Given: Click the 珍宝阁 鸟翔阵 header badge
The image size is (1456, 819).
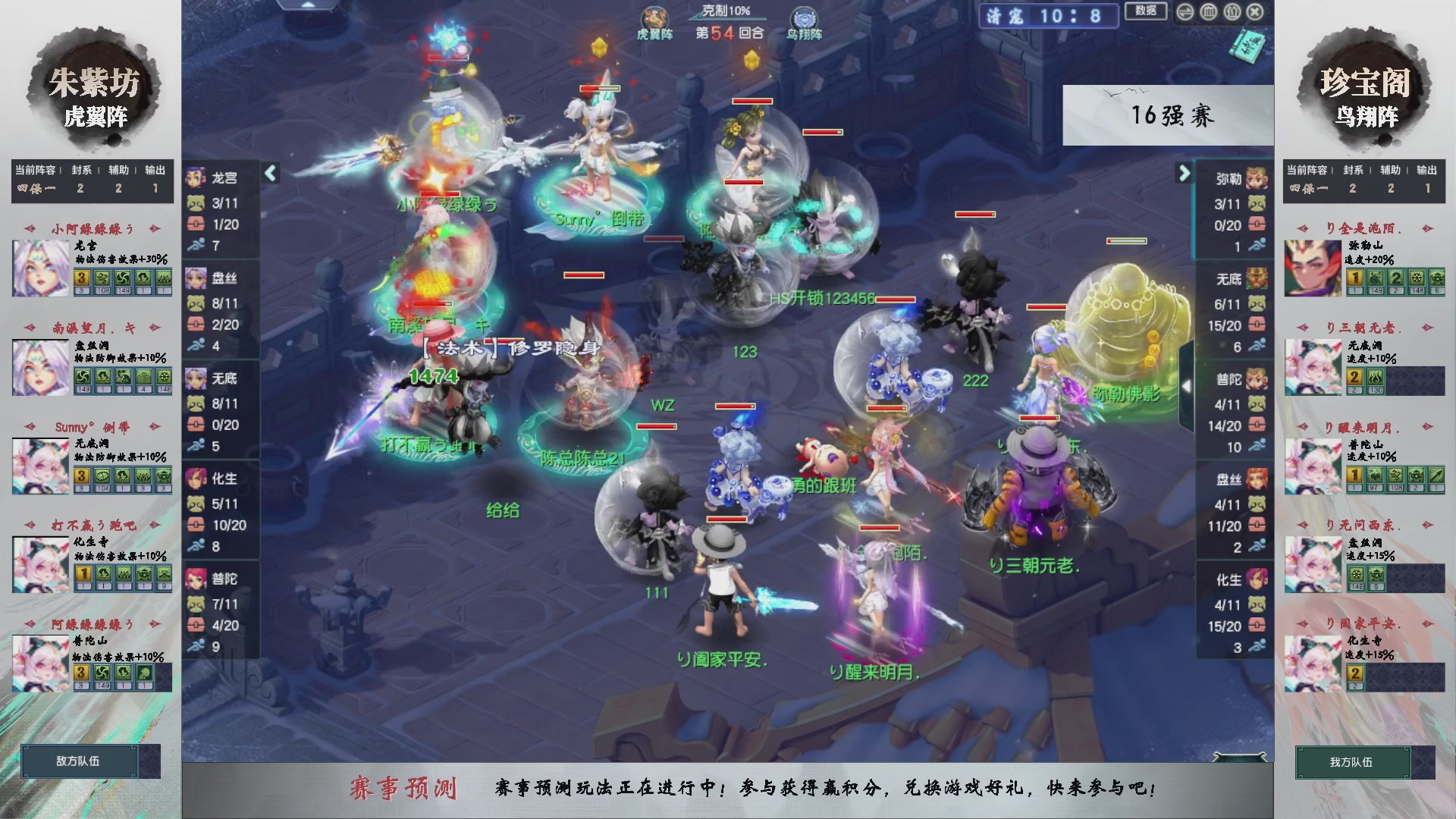Looking at the screenshot, I should 1365,91.
